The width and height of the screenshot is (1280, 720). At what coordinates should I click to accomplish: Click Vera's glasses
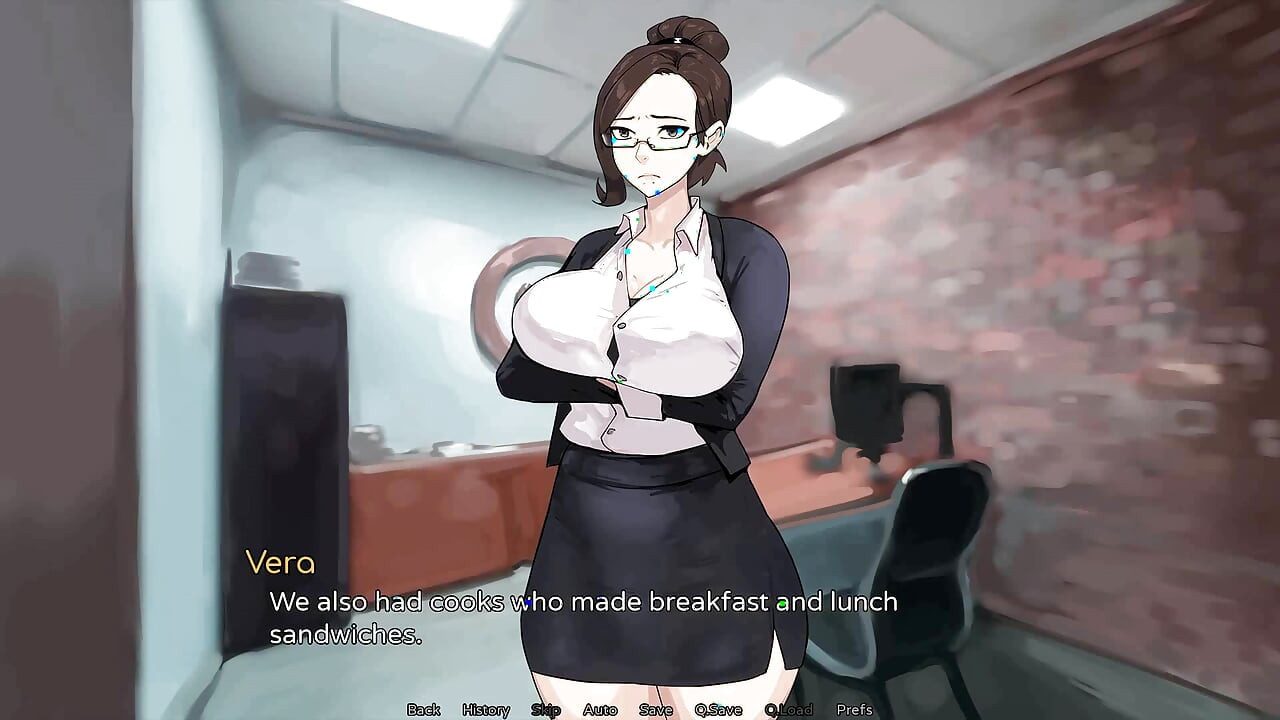pos(648,137)
